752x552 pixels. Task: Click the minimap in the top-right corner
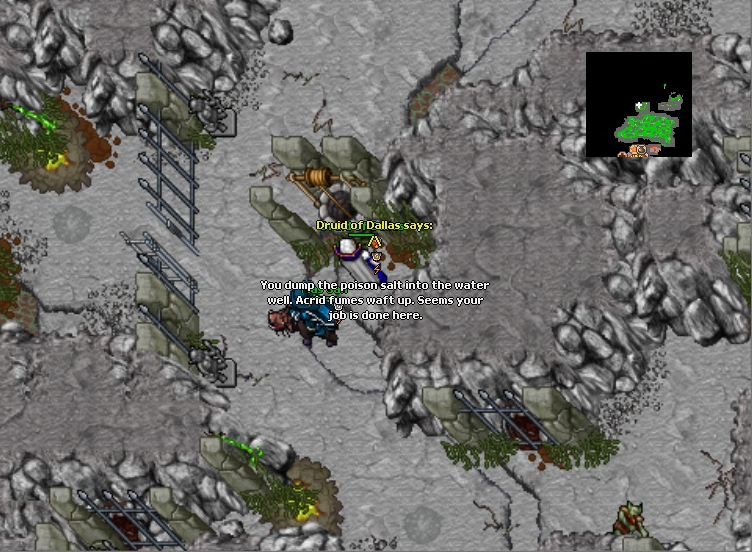point(638,105)
